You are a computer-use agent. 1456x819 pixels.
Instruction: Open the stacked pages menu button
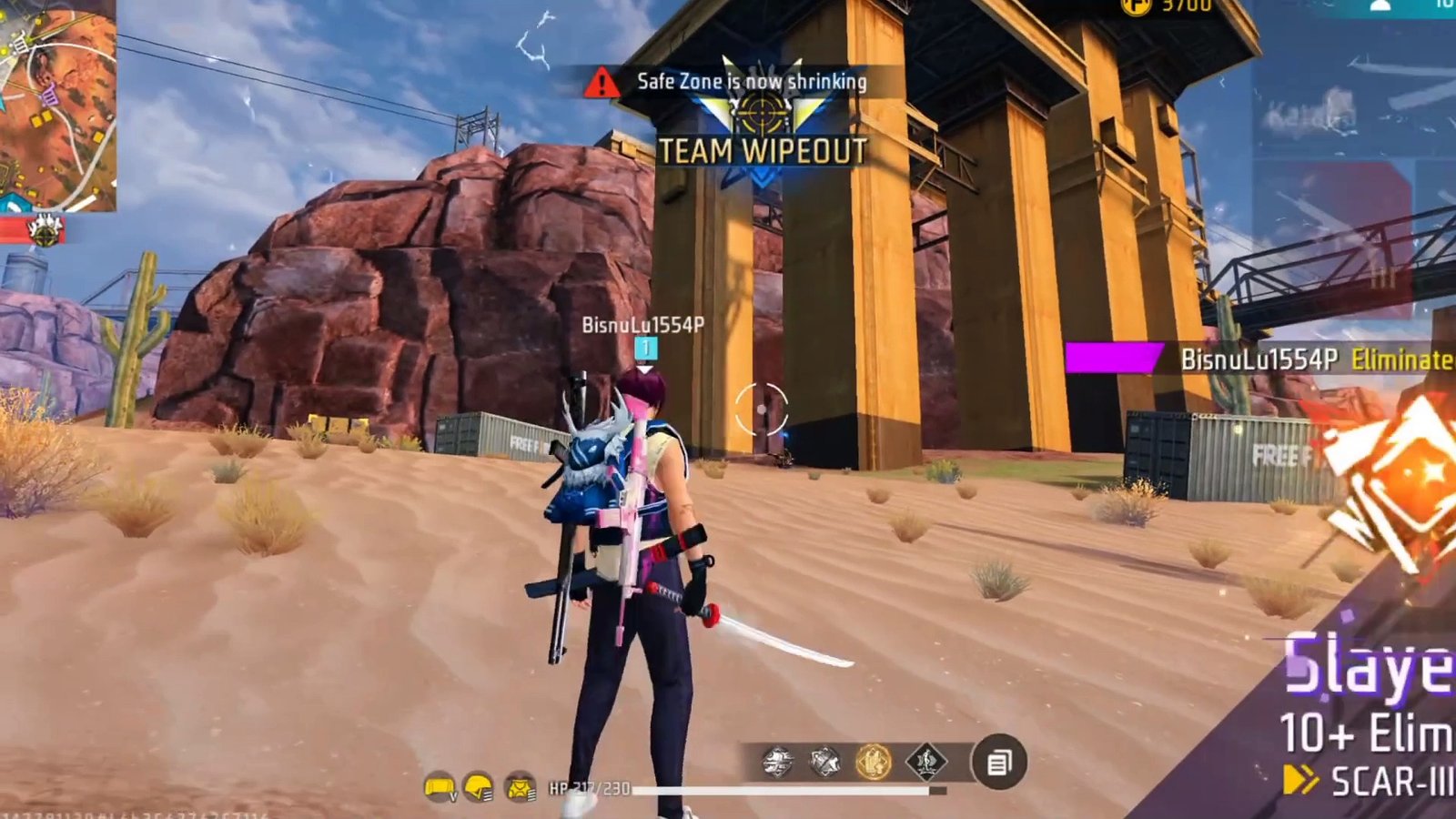click(998, 762)
